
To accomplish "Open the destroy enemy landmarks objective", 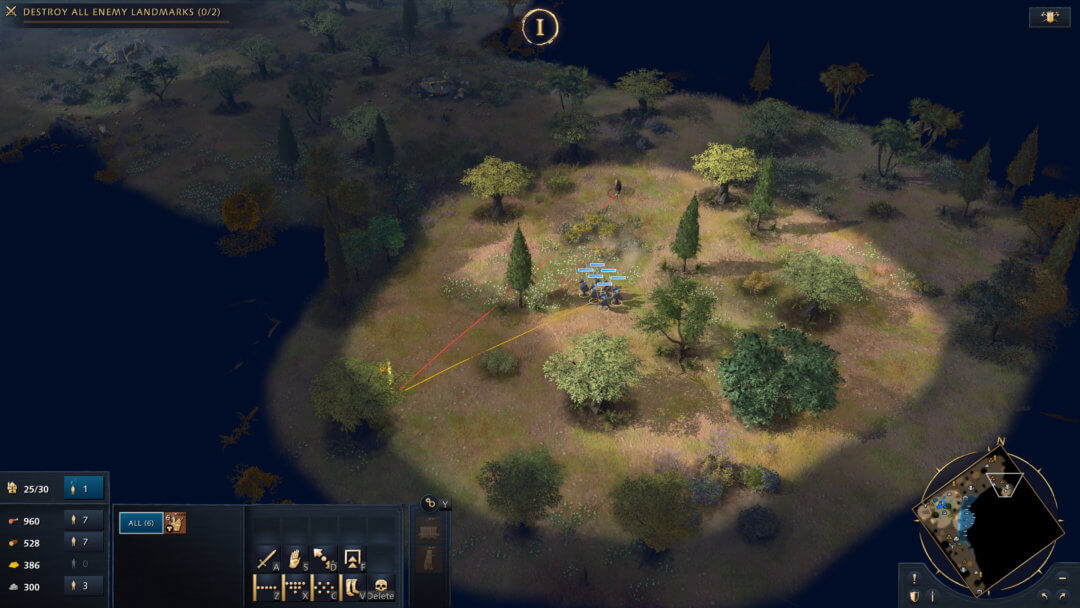I will coord(122,11).
